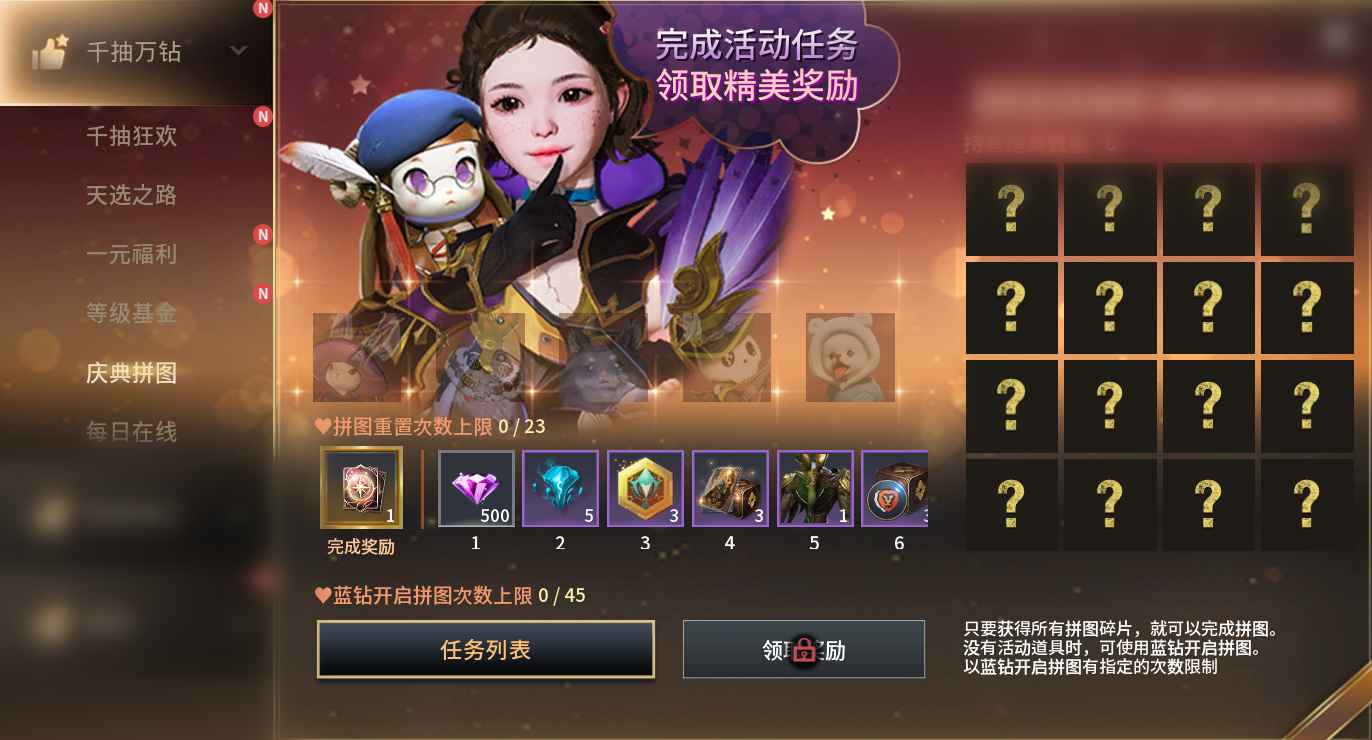Click the top-left question mark puzzle tile
The width and height of the screenshot is (1372, 740).
click(1010, 210)
